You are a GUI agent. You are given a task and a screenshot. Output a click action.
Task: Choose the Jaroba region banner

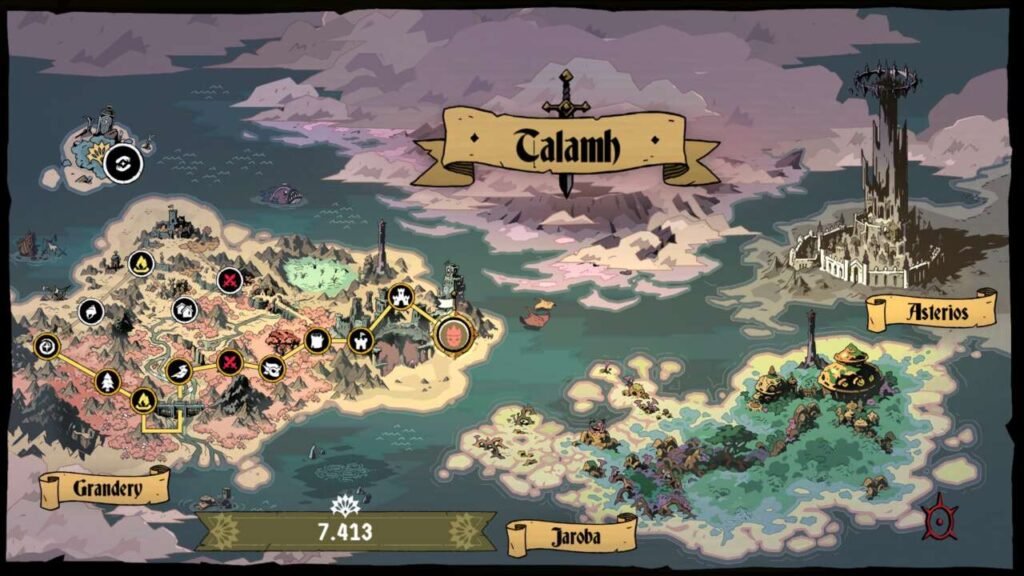click(x=571, y=535)
